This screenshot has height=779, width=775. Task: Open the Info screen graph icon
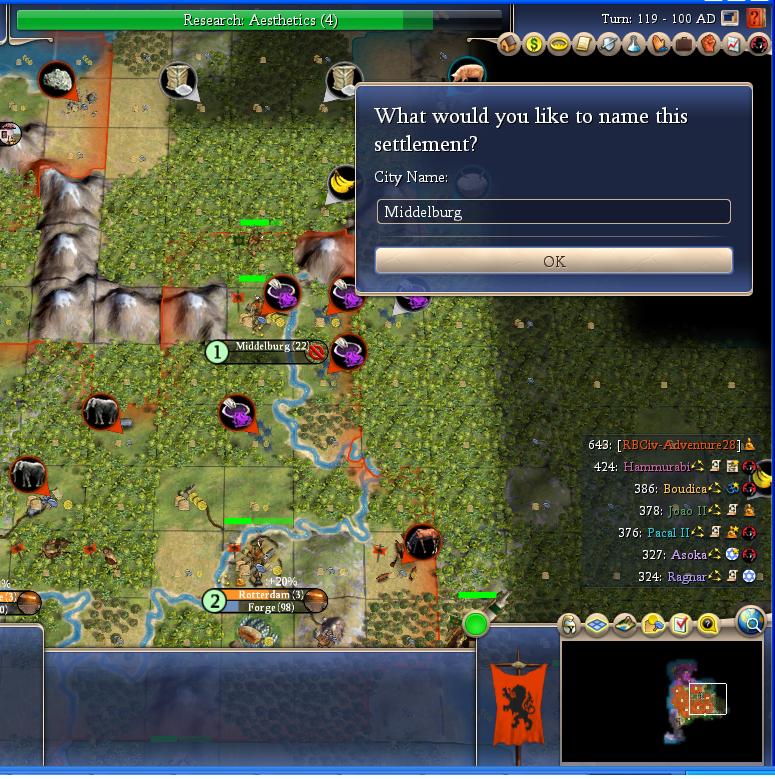734,44
